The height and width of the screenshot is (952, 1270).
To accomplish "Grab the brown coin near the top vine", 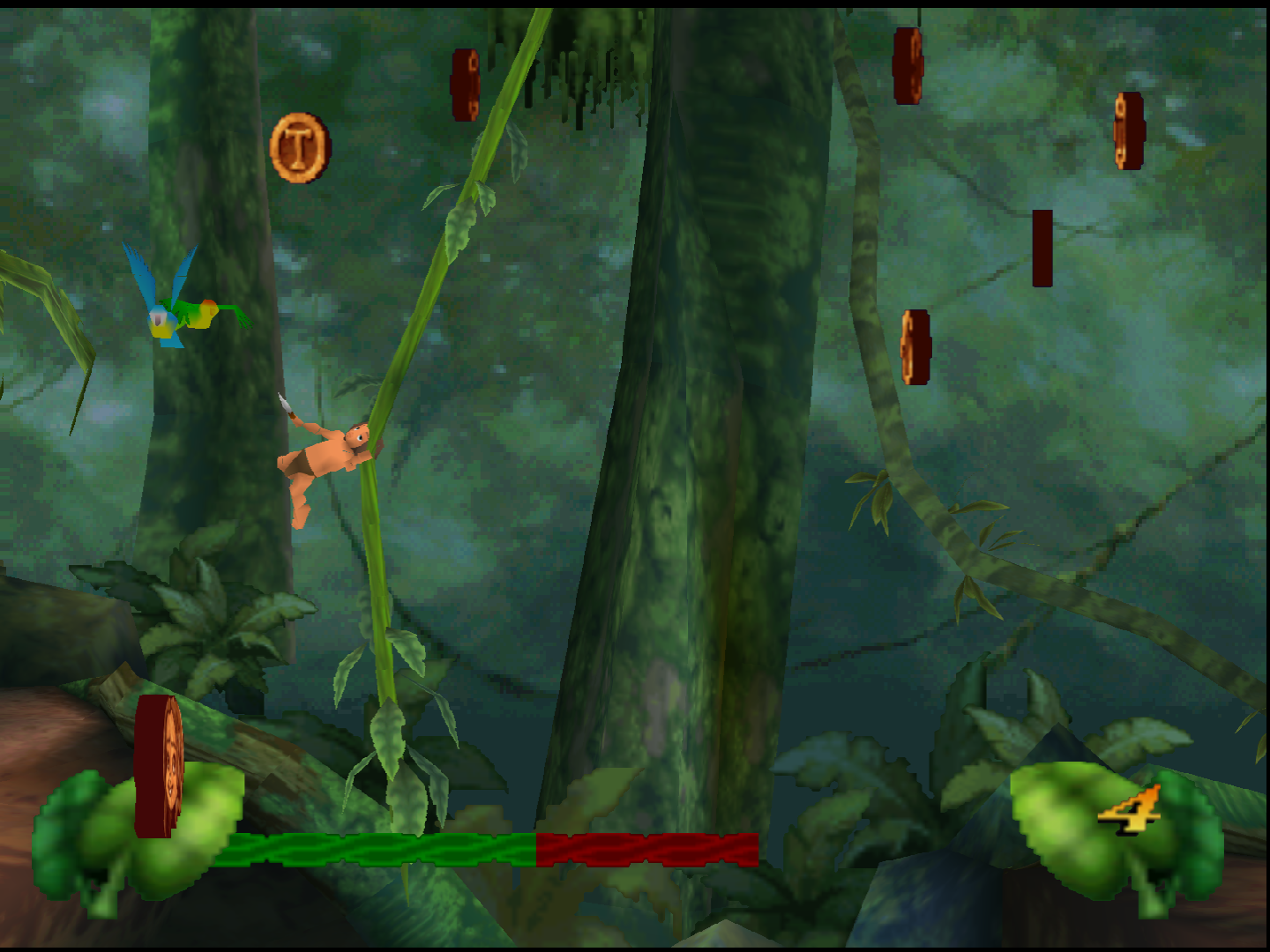I will 465,85.
